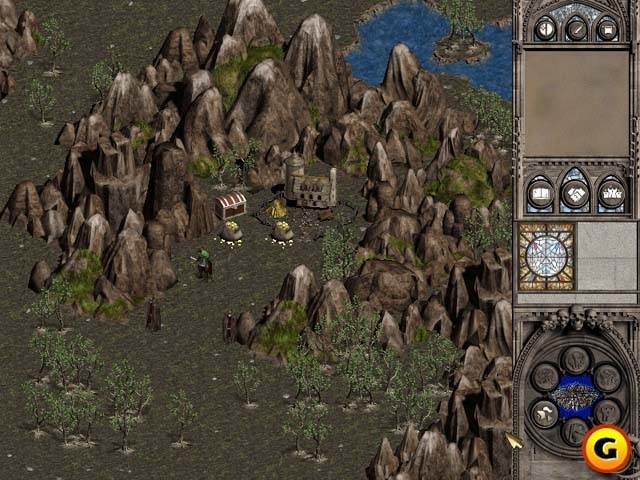
Task: Open the castle towns button
Action: [609, 193]
